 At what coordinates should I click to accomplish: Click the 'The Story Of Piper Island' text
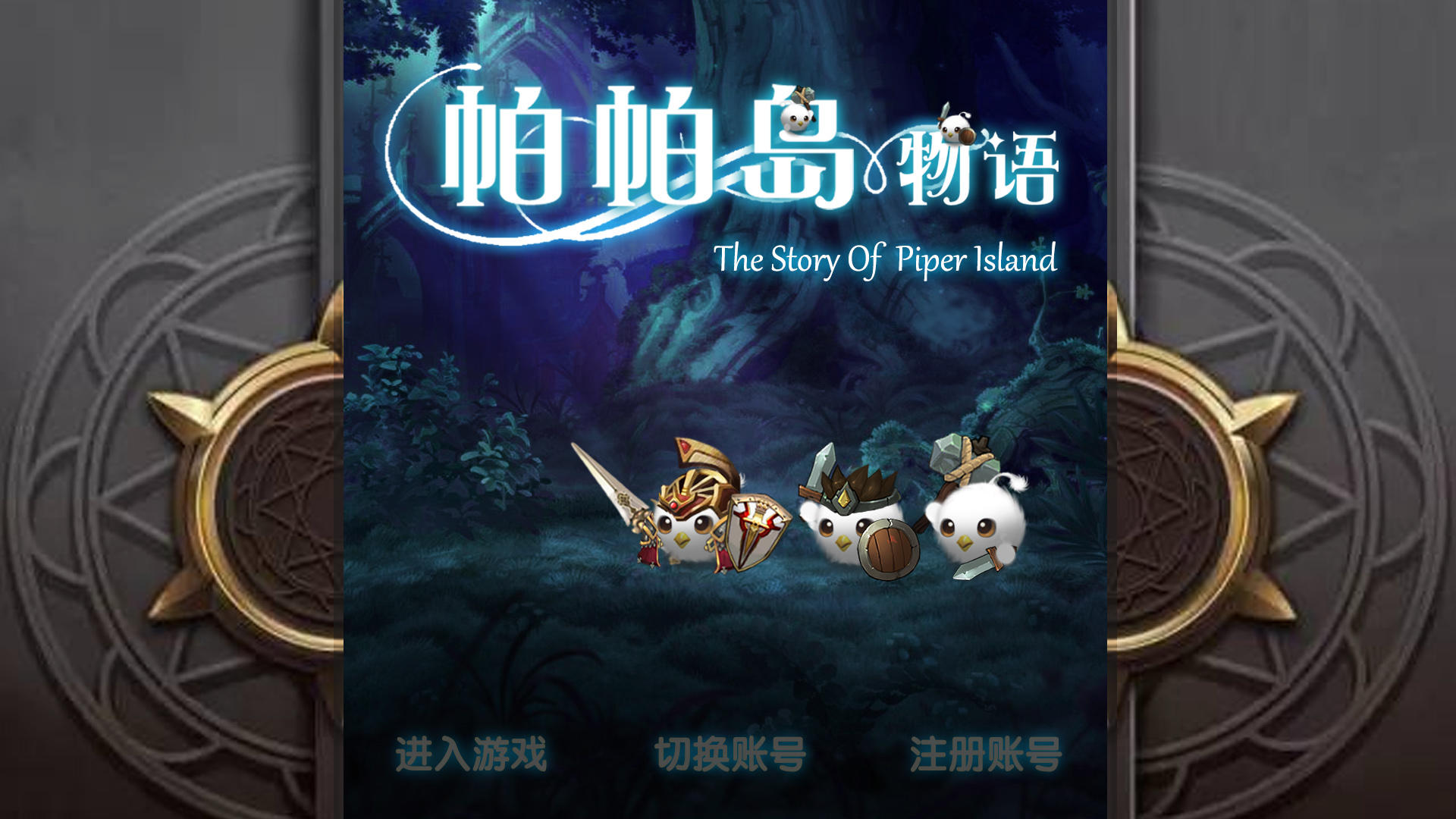[x=887, y=262]
